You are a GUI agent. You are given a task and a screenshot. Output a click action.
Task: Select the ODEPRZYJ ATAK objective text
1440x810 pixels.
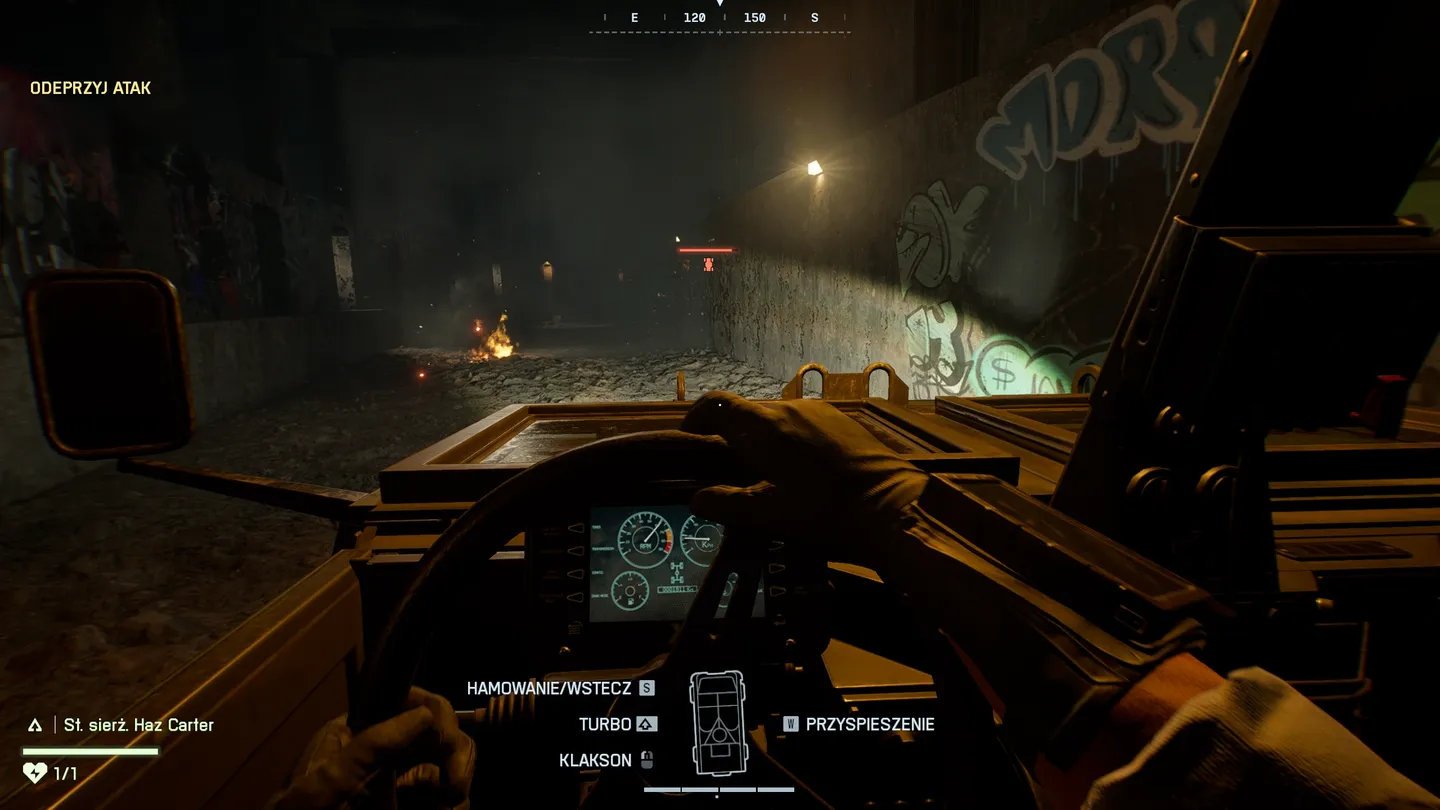tap(90, 87)
